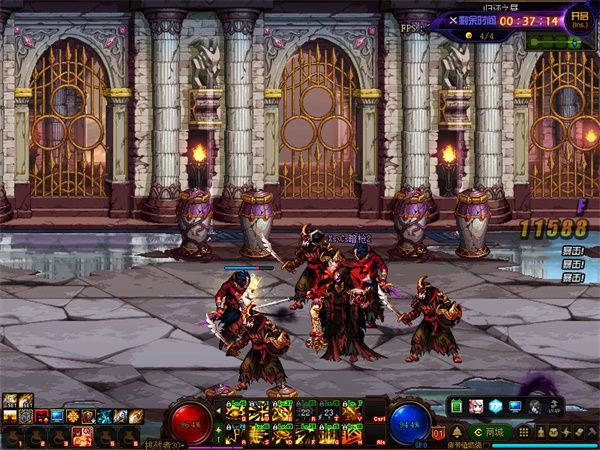
Task: Click the LV UP arrow icon
Action: 557,407
